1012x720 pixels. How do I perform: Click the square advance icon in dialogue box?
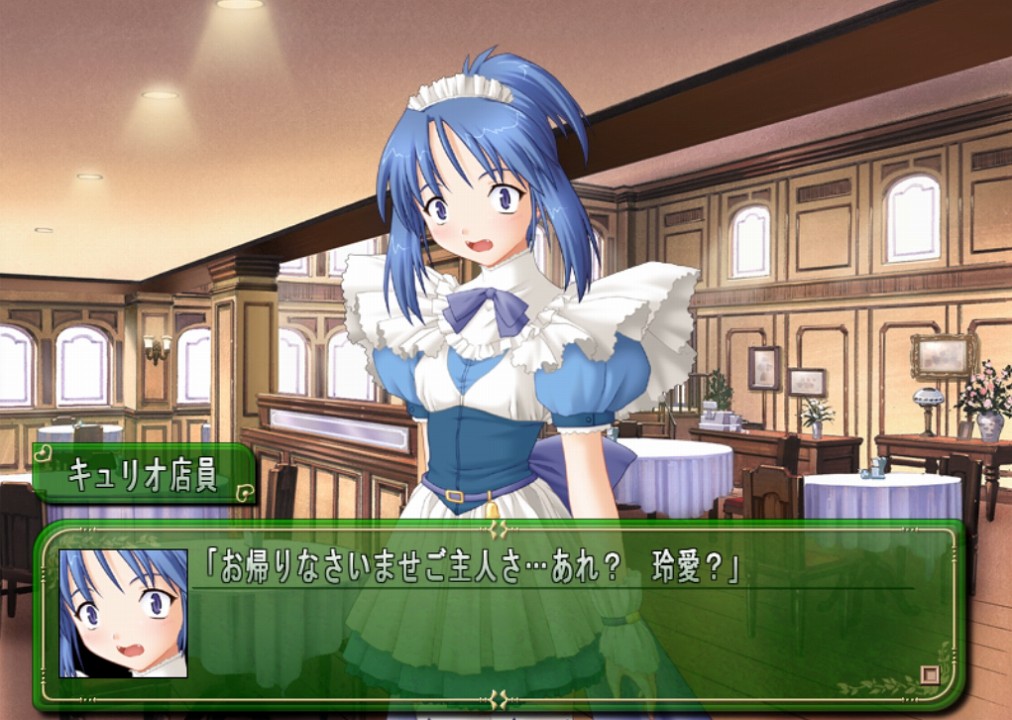(x=930, y=675)
